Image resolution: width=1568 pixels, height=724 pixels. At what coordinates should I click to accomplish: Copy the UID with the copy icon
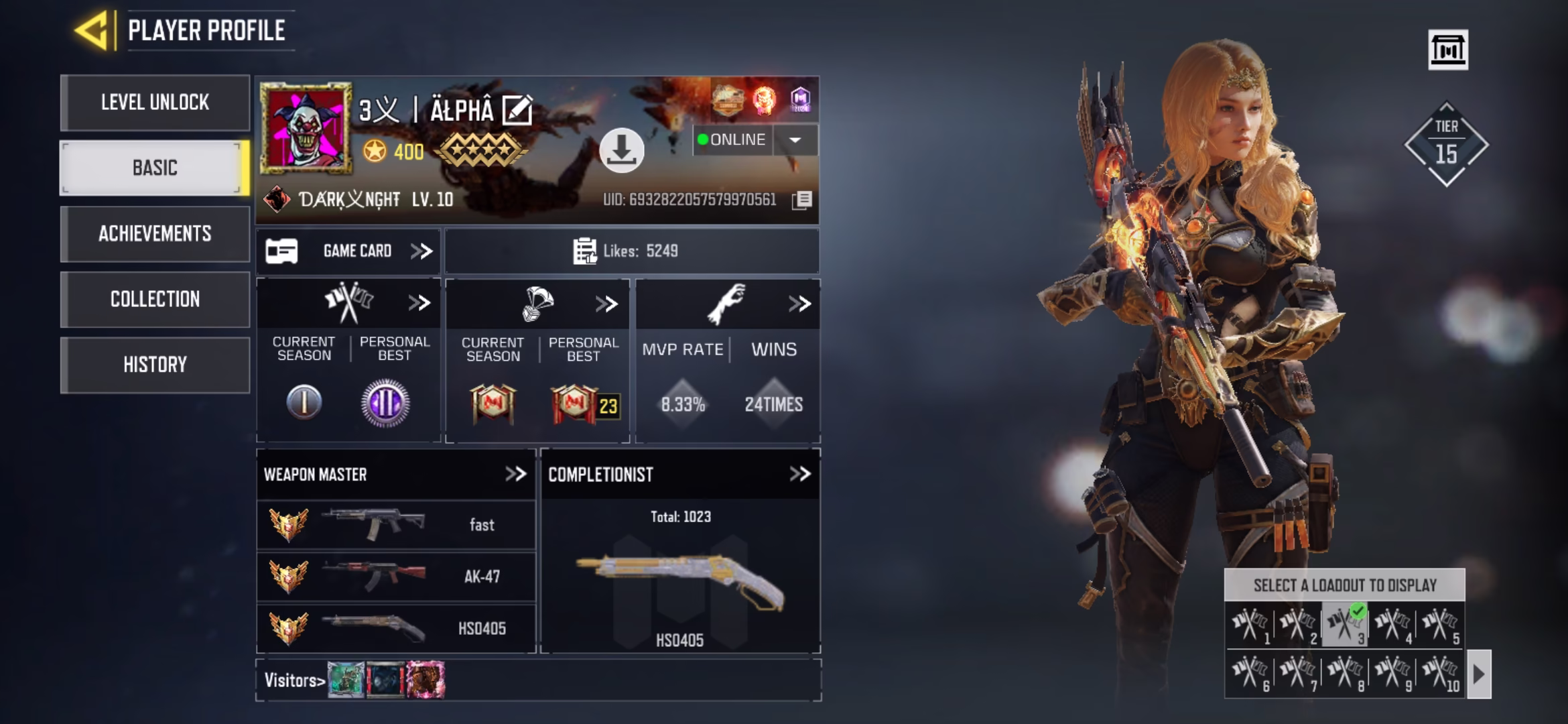pyautogui.click(x=802, y=200)
